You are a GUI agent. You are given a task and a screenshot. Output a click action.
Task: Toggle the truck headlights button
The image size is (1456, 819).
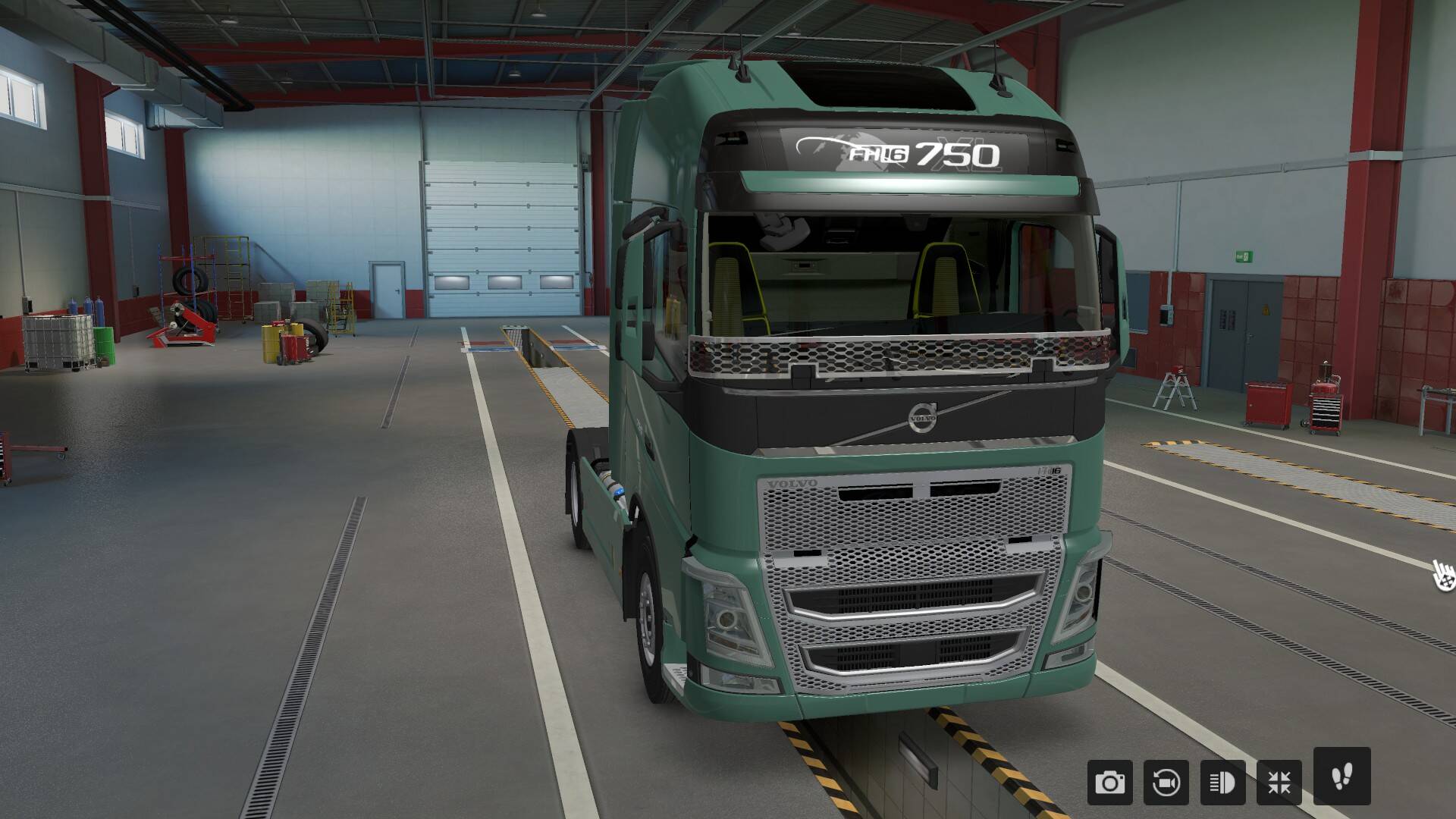1222,782
